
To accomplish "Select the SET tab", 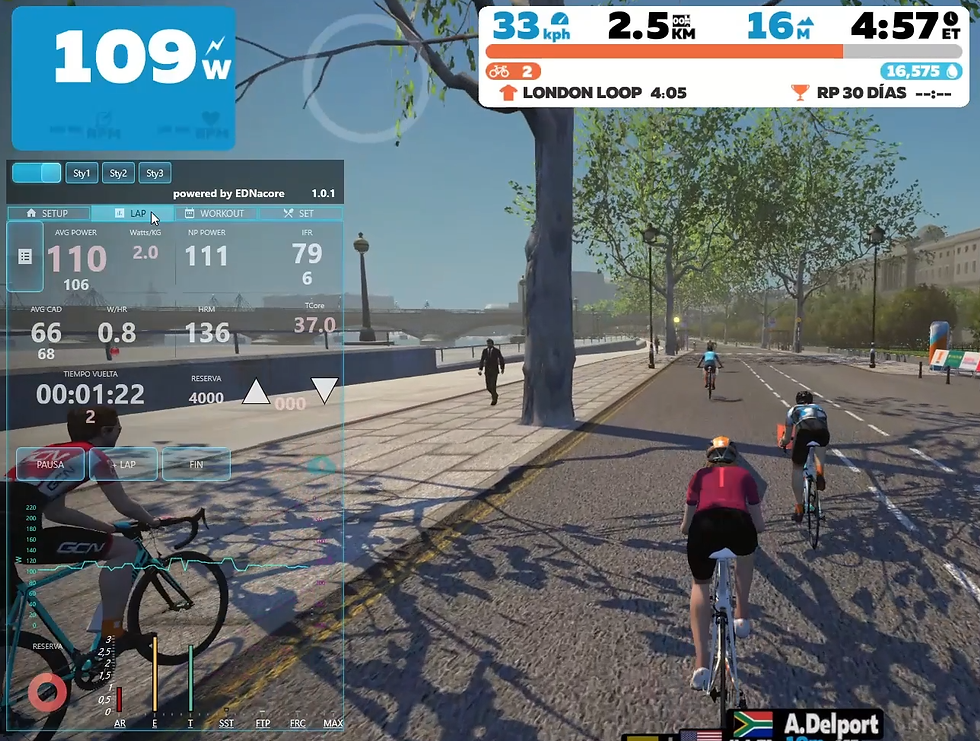I will tap(299, 213).
